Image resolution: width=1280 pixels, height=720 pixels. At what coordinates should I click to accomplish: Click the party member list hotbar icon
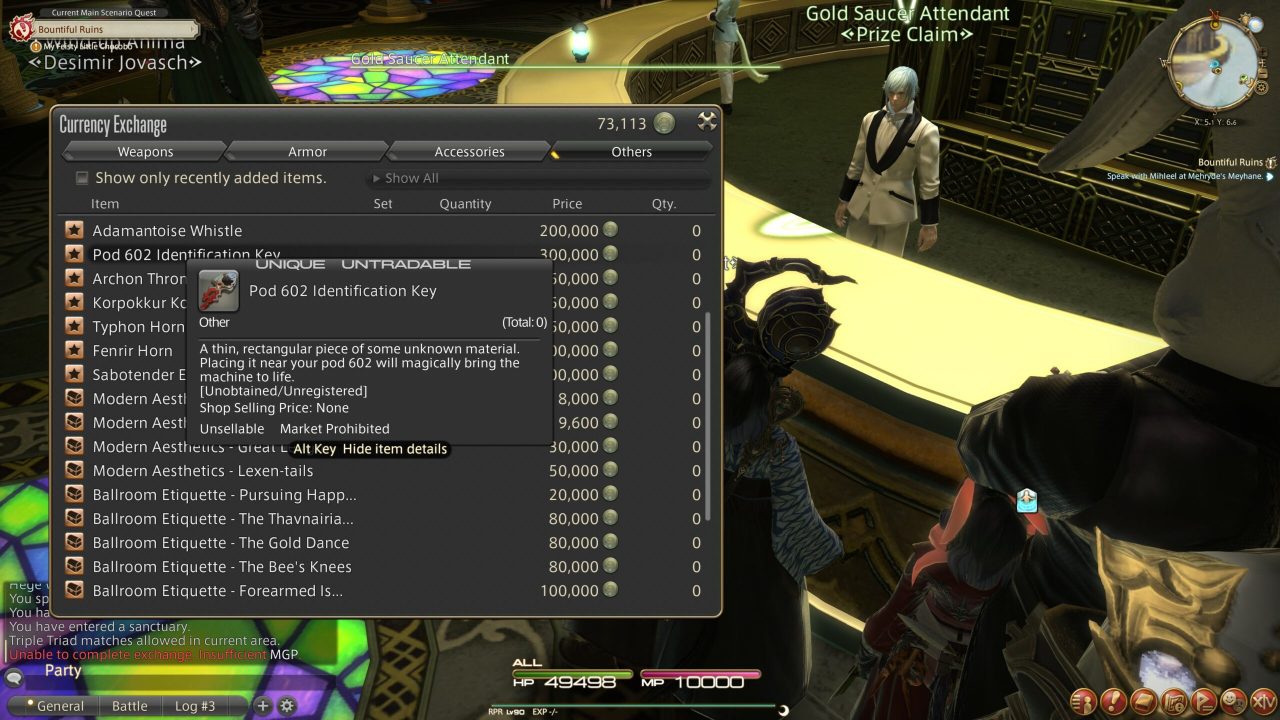click(x=1082, y=703)
